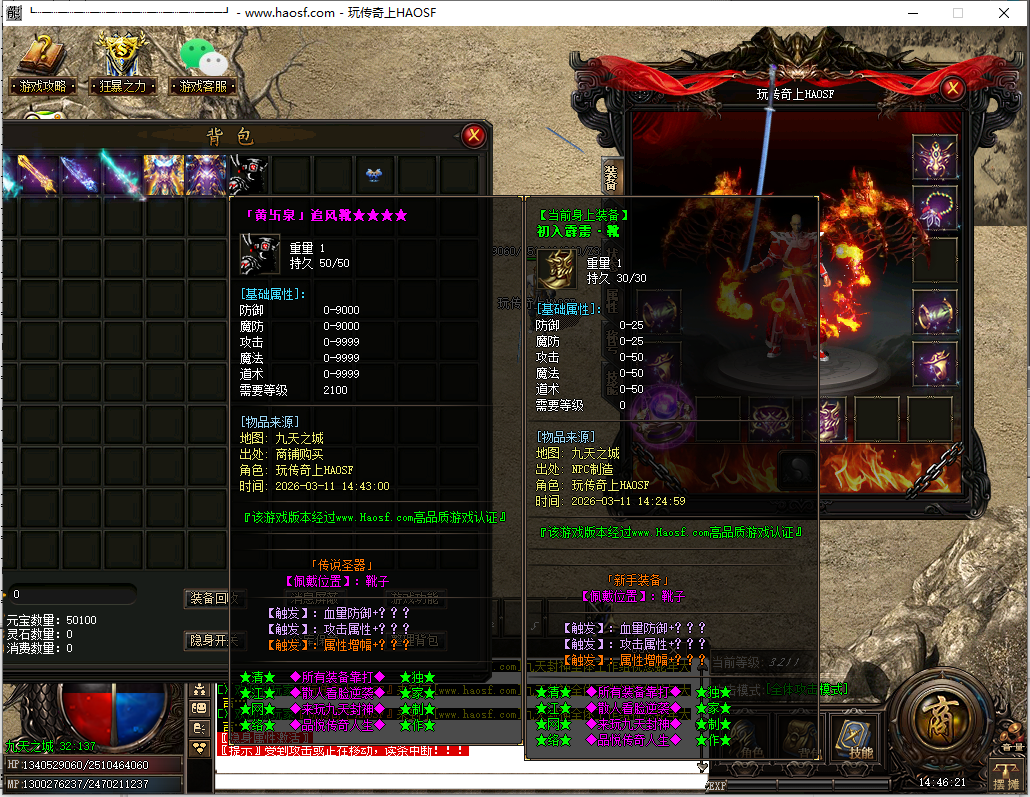Screen dimensions: 1030x797
Task: Select the equipped helmet slot
Action: 935,157
